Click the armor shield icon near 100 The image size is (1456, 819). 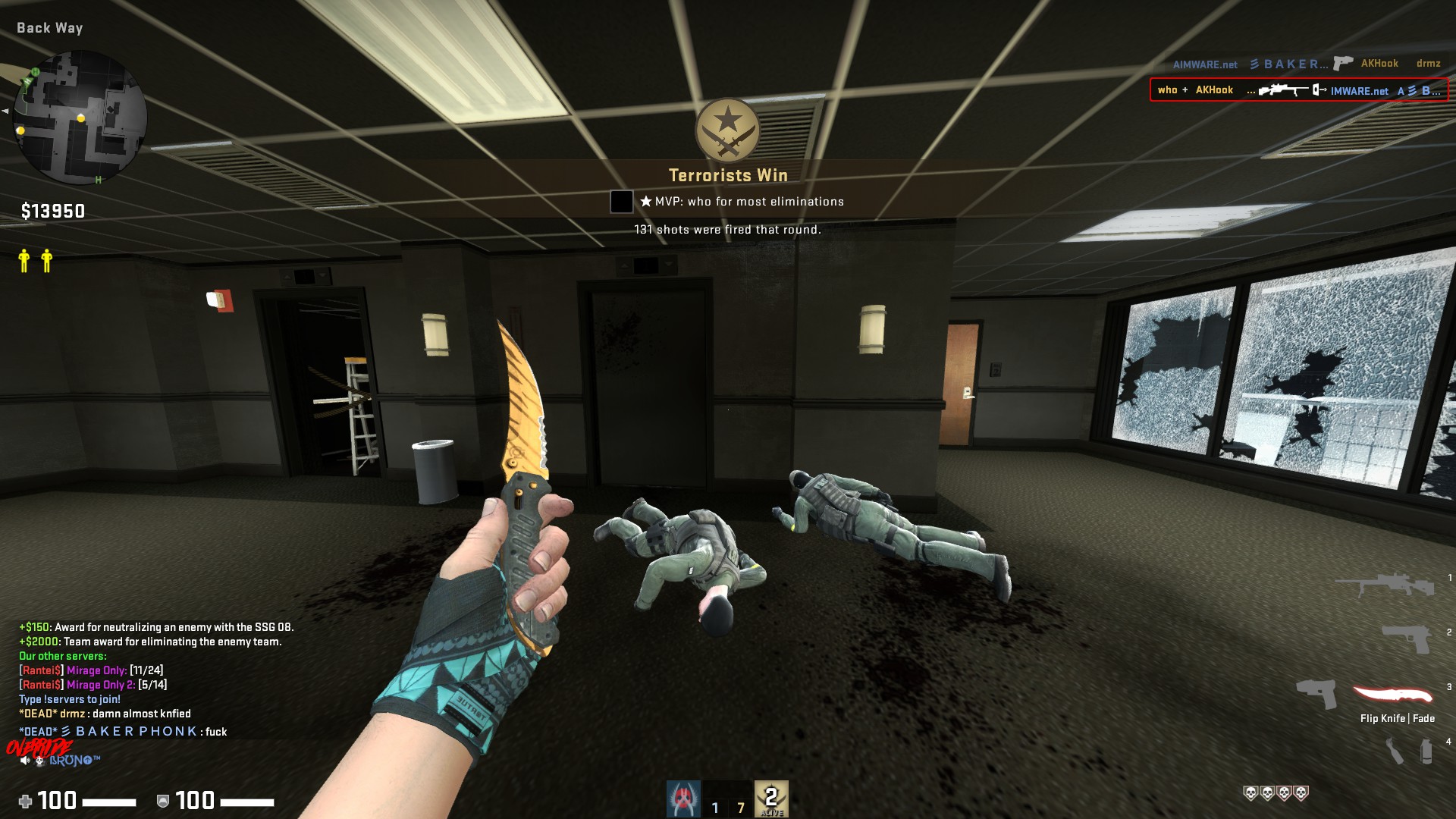point(162,802)
